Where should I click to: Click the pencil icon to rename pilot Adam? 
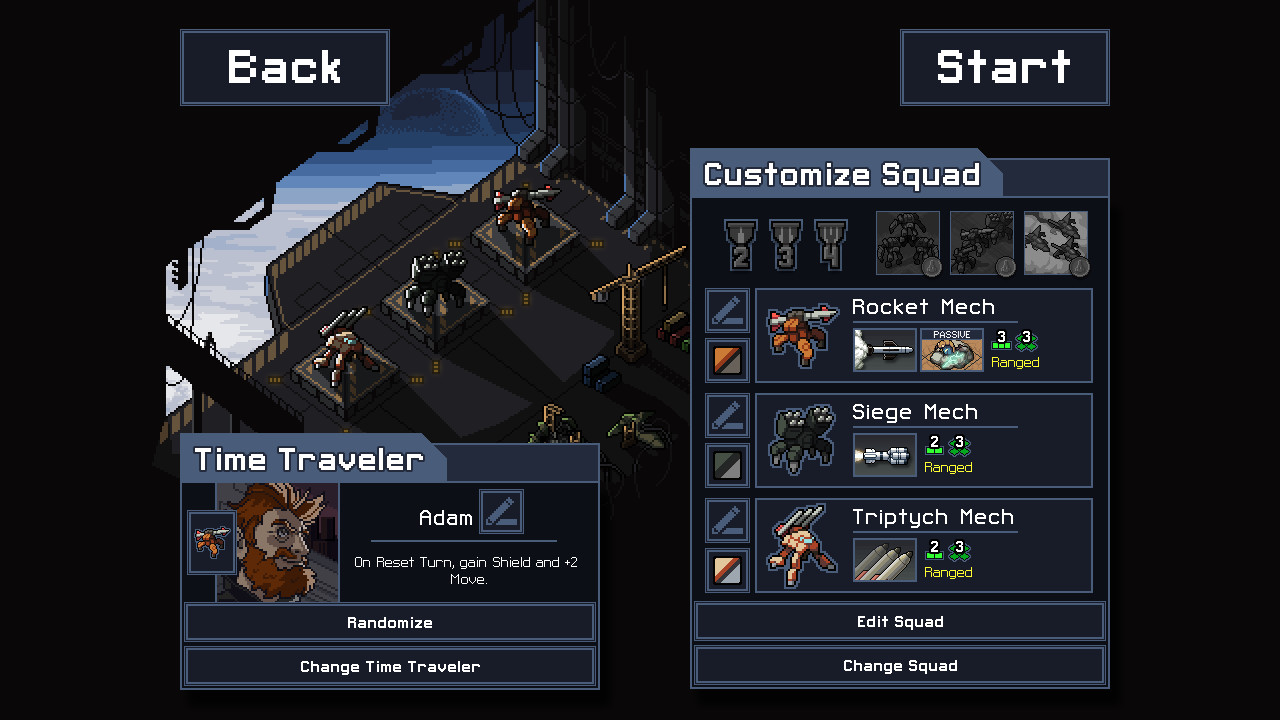coord(501,511)
